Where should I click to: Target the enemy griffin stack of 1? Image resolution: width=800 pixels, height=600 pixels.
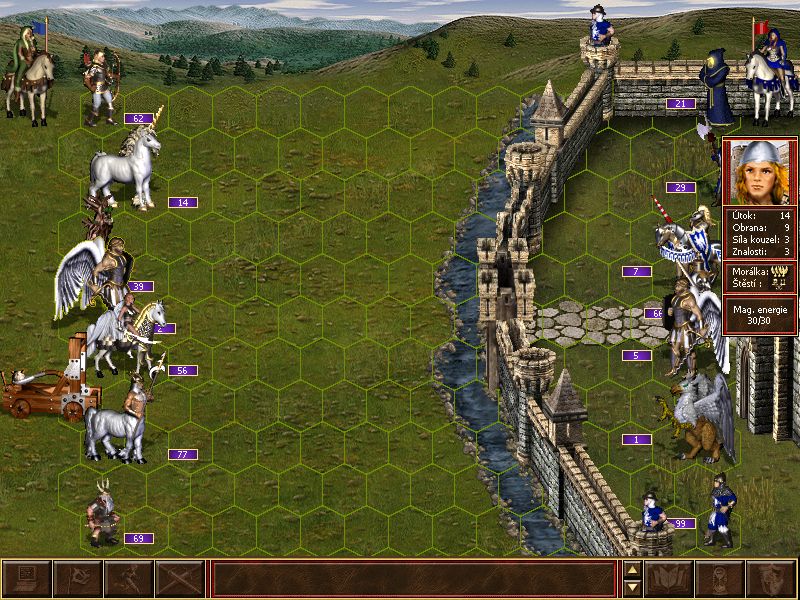tap(700, 415)
